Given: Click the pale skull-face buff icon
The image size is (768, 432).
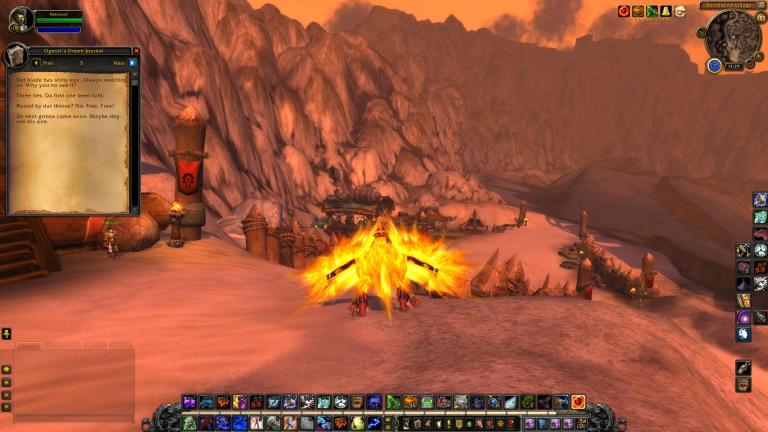Looking at the screenshot, I should click(680, 11).
